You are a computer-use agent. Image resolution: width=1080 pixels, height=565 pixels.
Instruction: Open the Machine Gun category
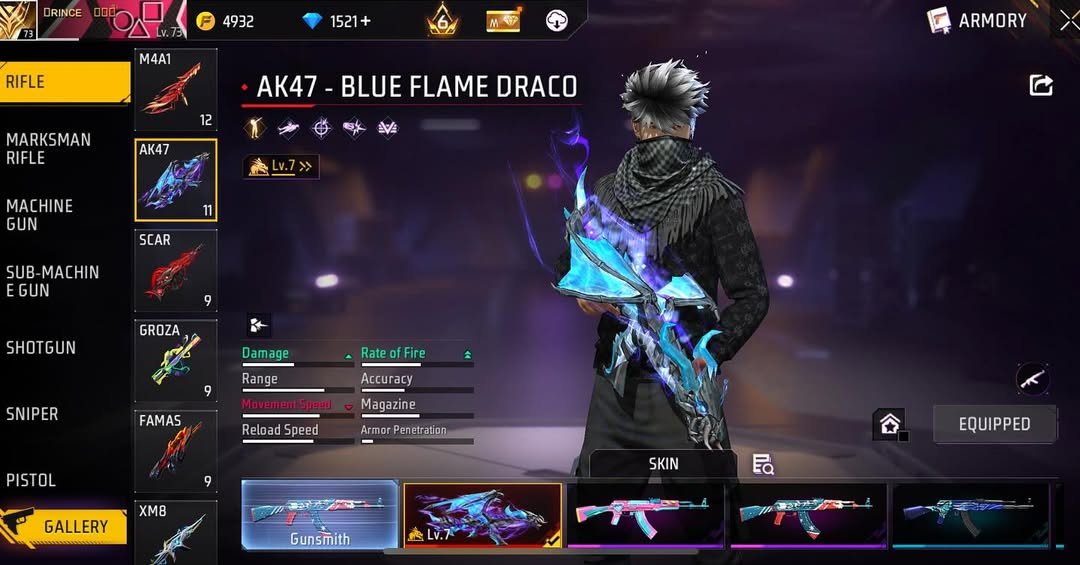pyautogui.click(x=40, y=214)
